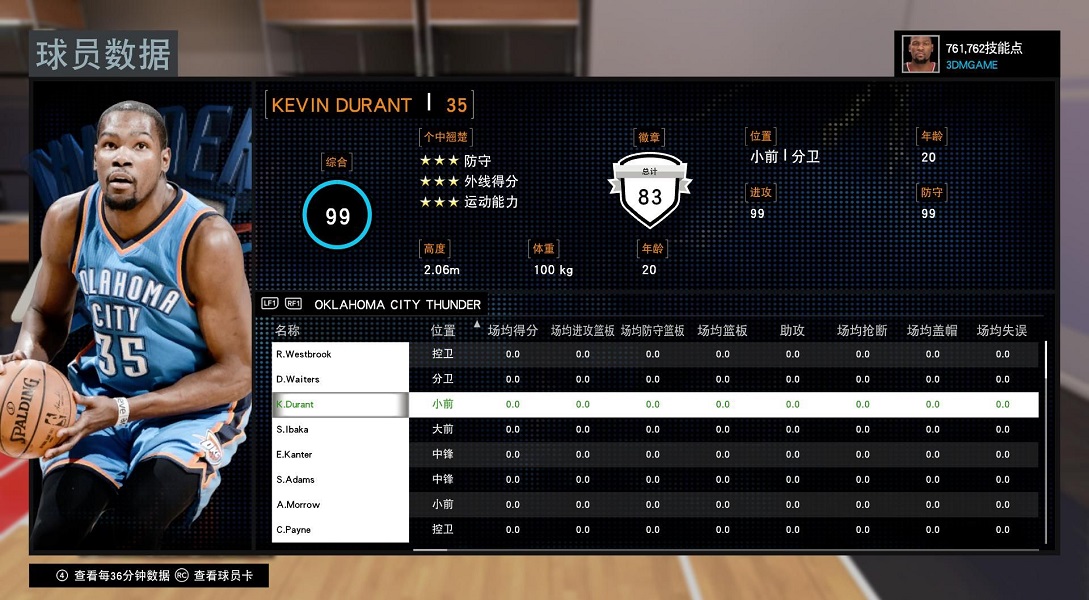Sort players by 助攻 column
Screen dimensions: 1089x600
(x=792, y=330)
